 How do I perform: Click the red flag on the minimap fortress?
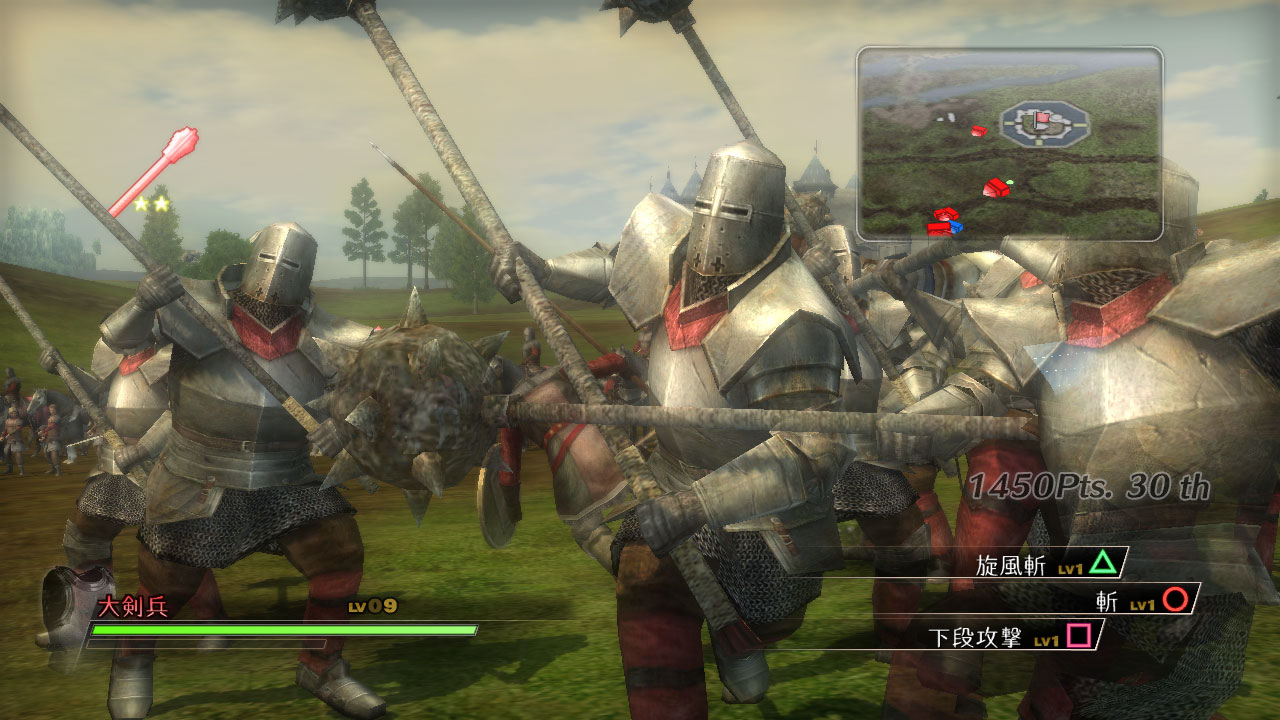[1043, 119]
